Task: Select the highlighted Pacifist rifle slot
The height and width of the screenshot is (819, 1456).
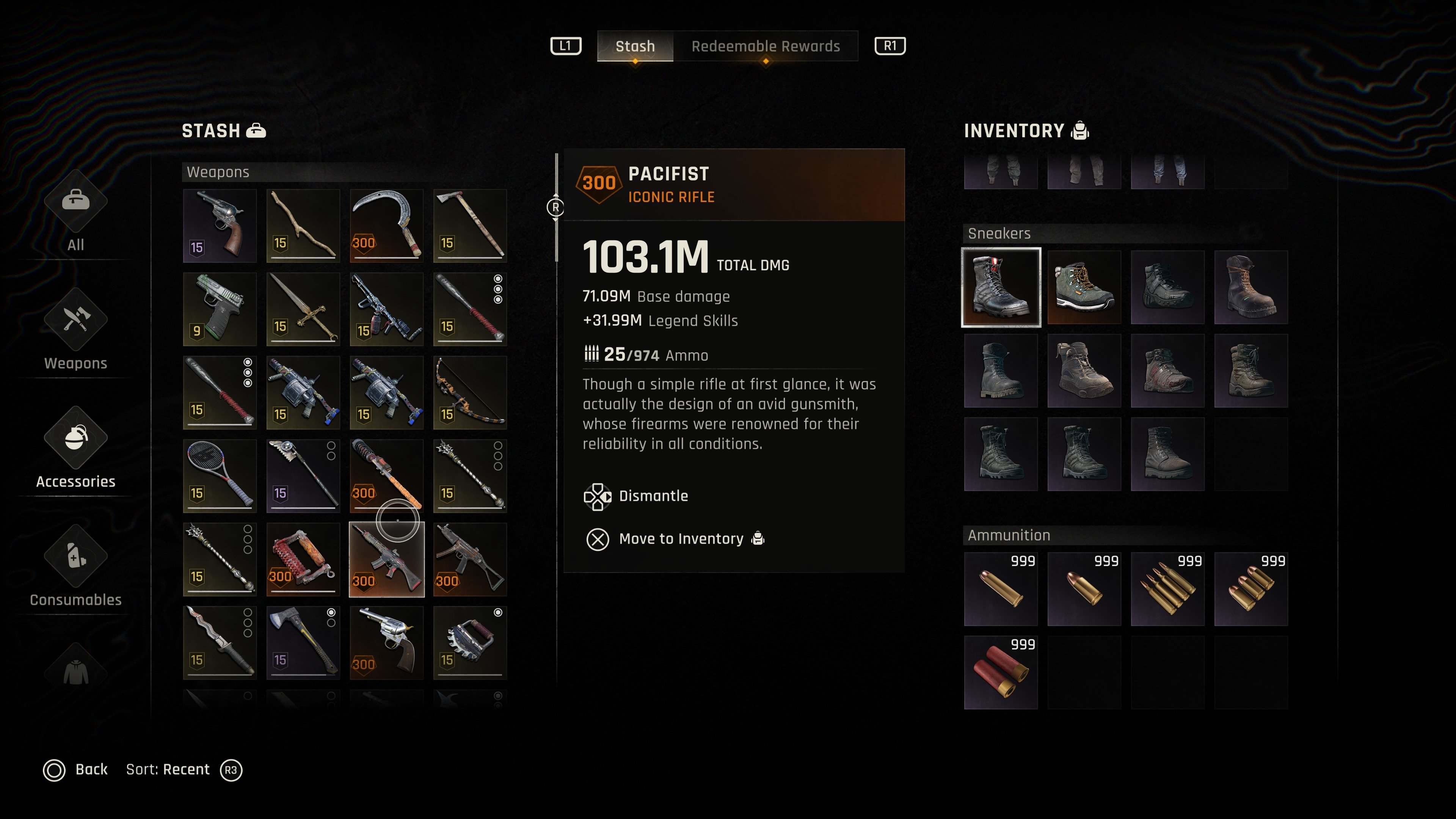Action: [x=387, y=560]
